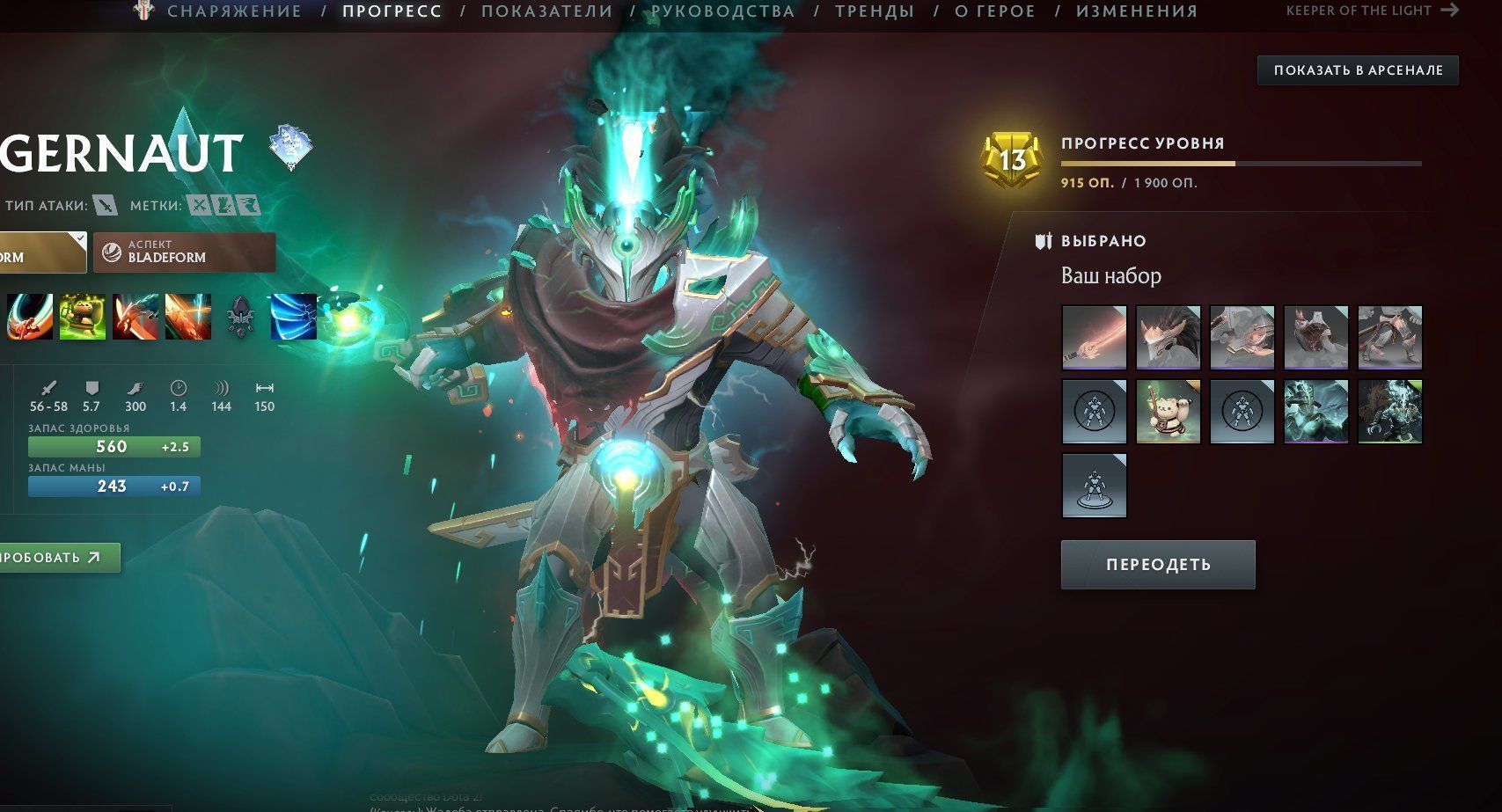Choose the lucky cat ward item slot
Screen dimensions: 1502x812
(1168, 411)
